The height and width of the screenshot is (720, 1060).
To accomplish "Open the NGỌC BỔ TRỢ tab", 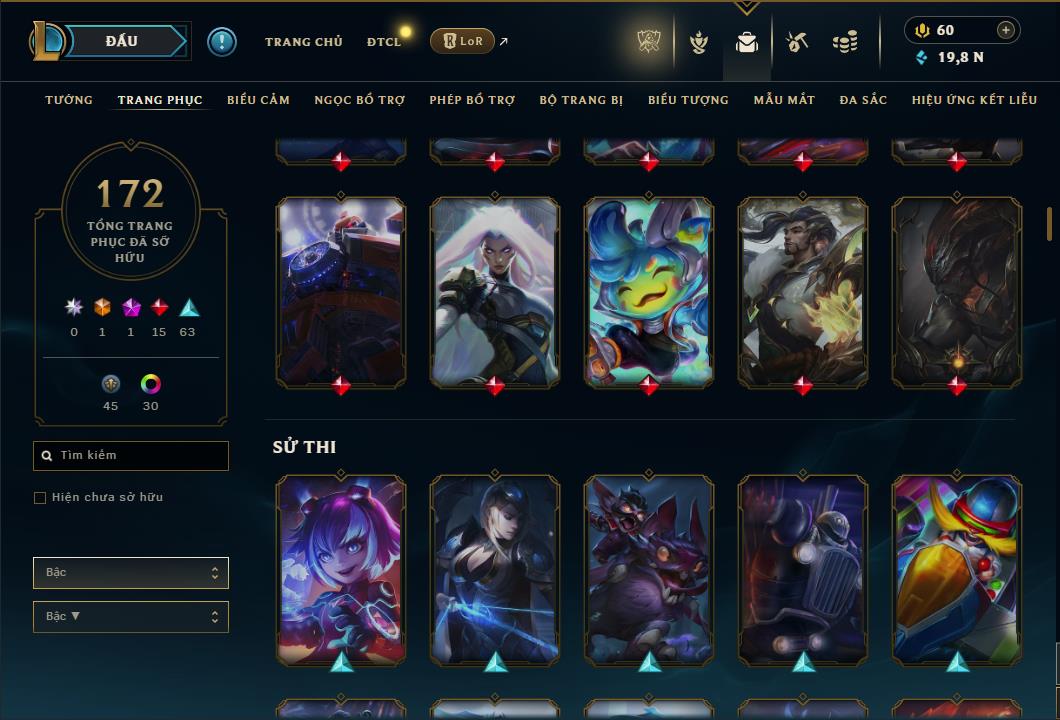I will click(x=360, y=100).
